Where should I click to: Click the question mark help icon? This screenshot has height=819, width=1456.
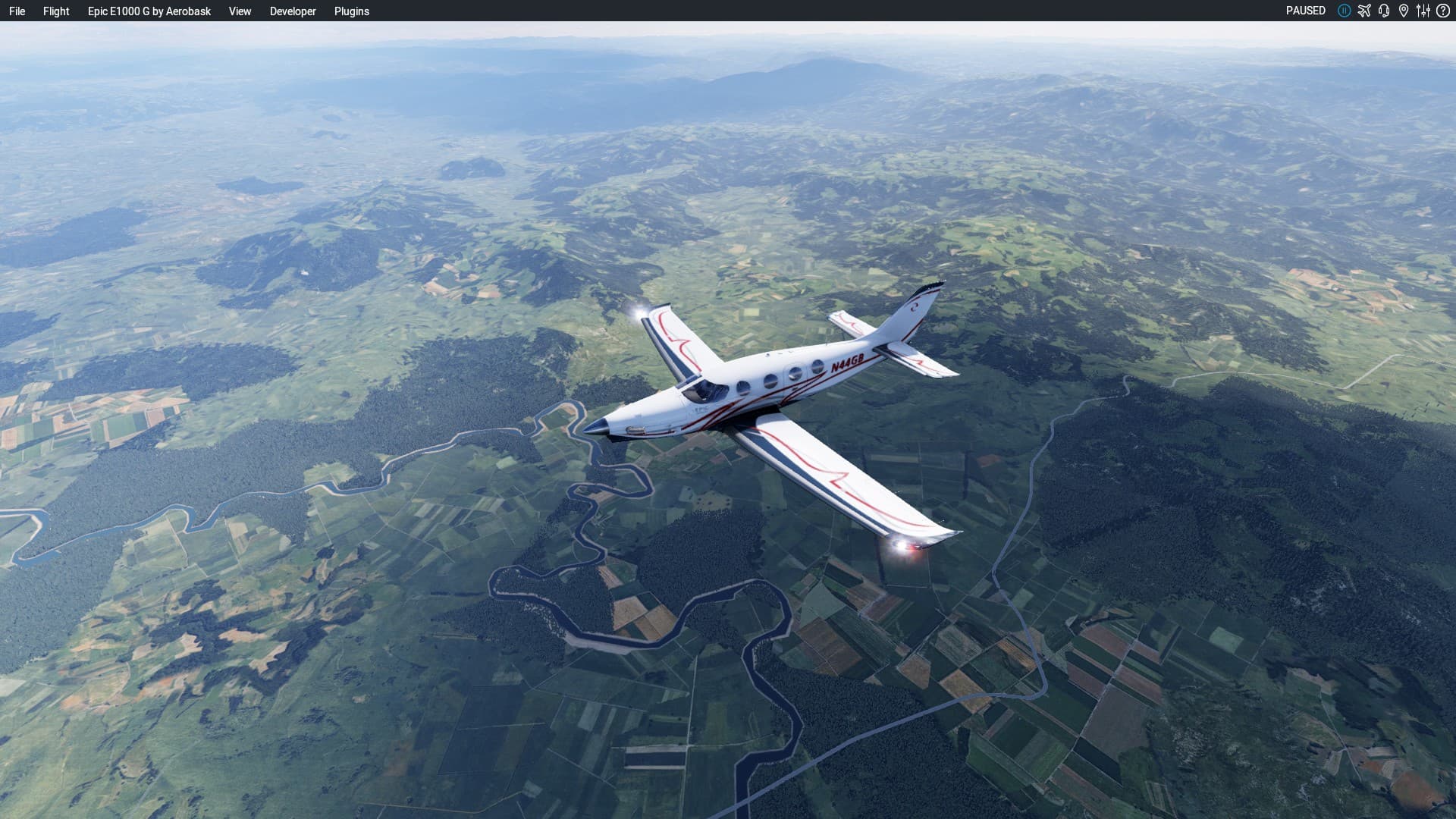tap(1443, 11)
